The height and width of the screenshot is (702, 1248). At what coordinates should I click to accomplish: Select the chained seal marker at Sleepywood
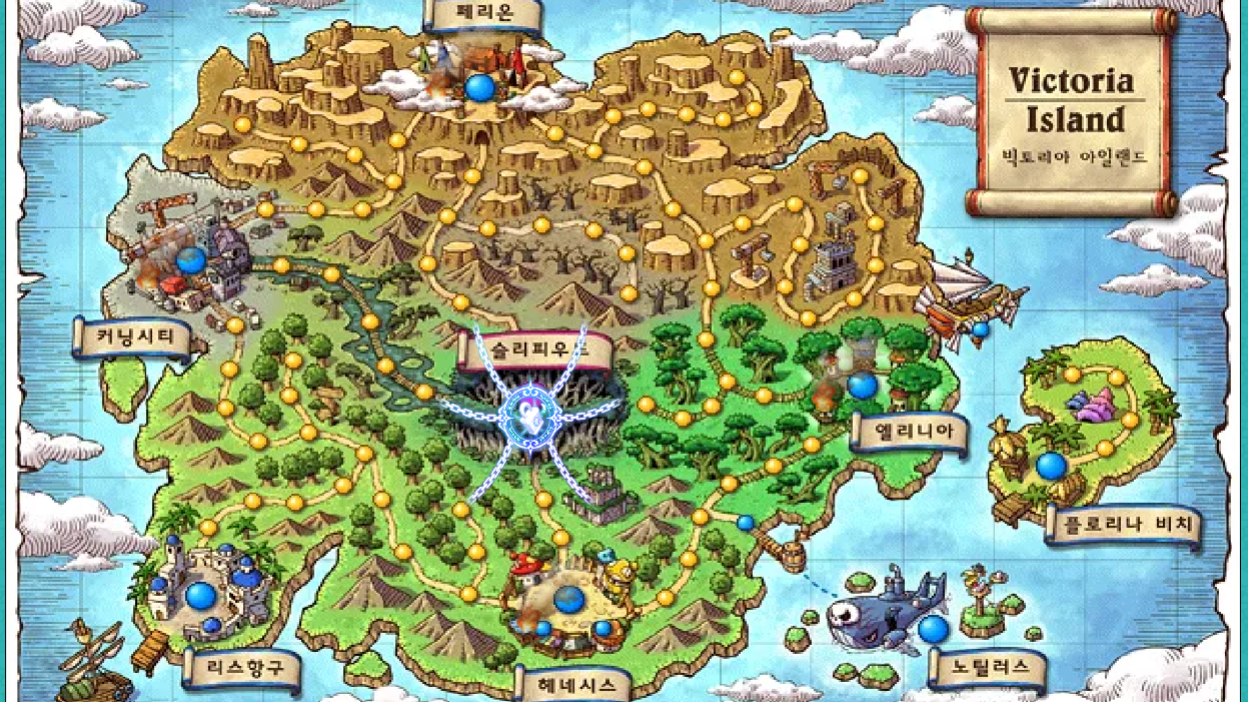coord(530,411)
